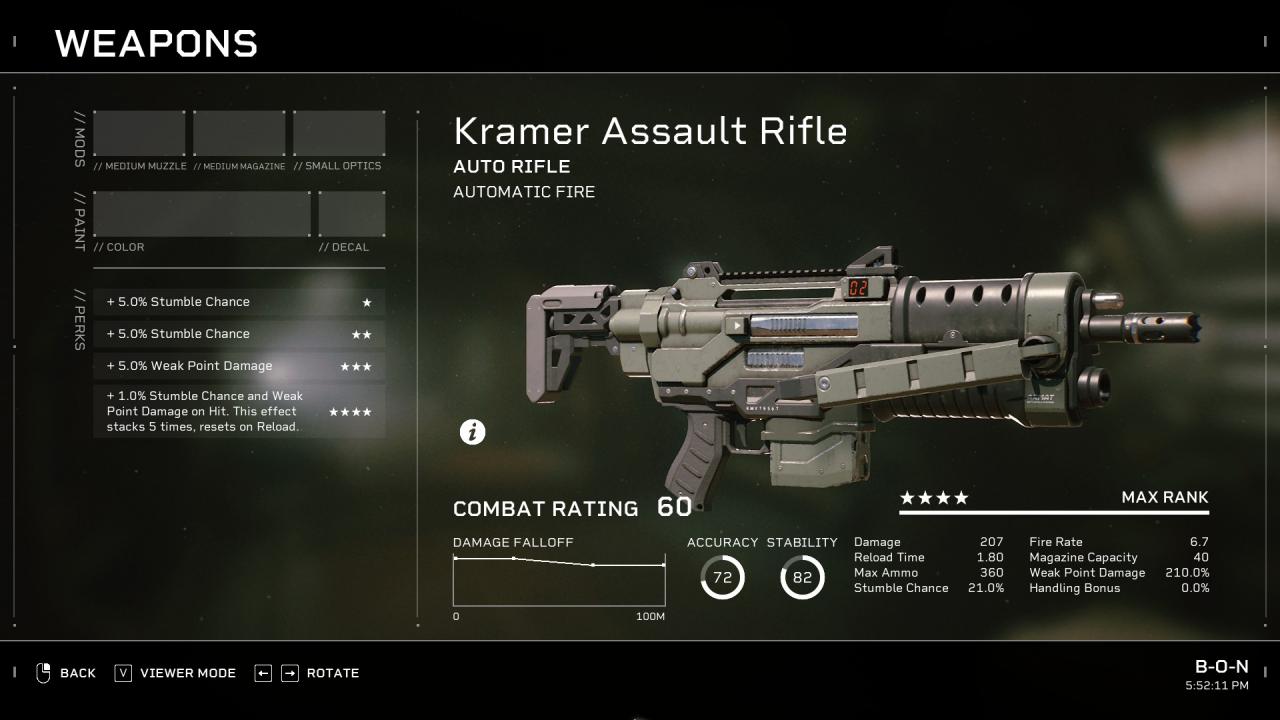Choose the Weak Point Damage perk row
Screen dimensions: 1280x720
239,366
